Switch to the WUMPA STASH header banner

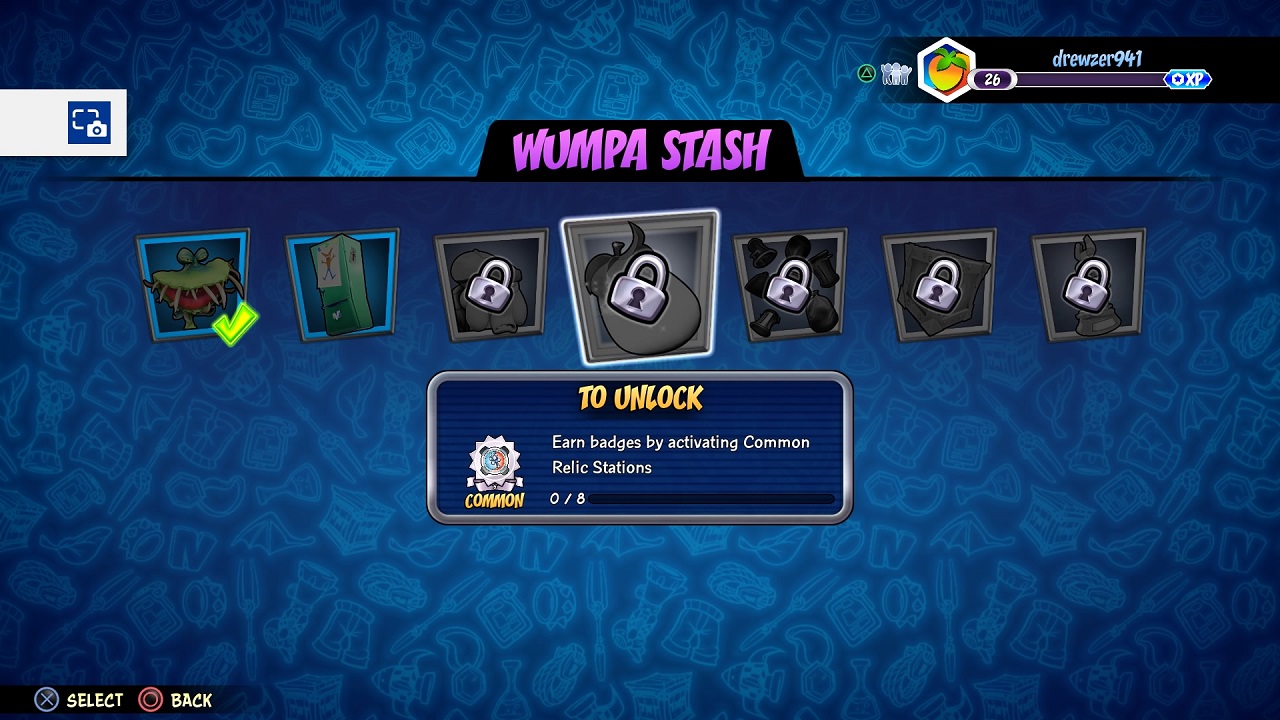[640, 148]
